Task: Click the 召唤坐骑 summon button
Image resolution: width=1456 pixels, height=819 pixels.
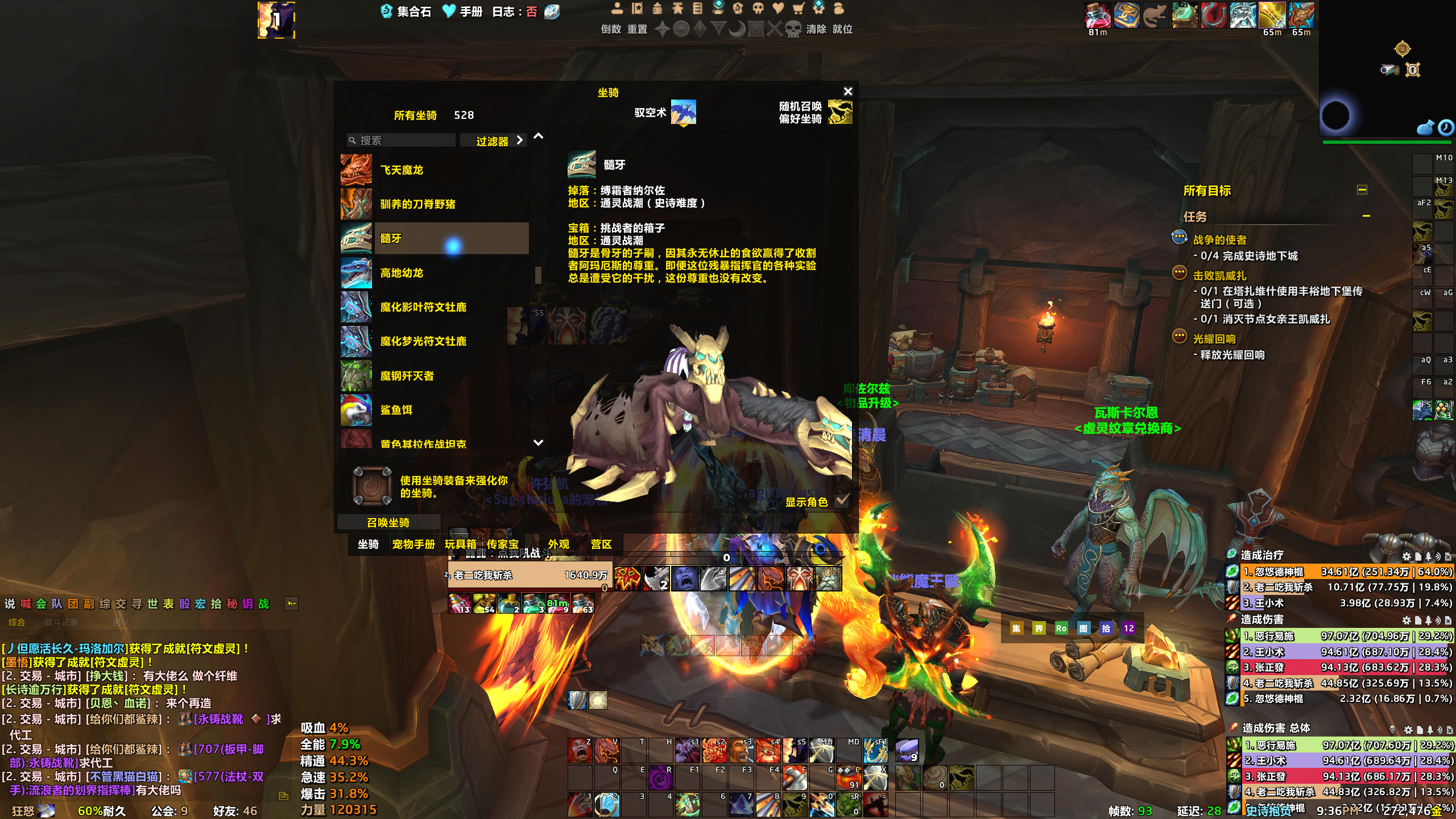Action: tap(388, 522)
